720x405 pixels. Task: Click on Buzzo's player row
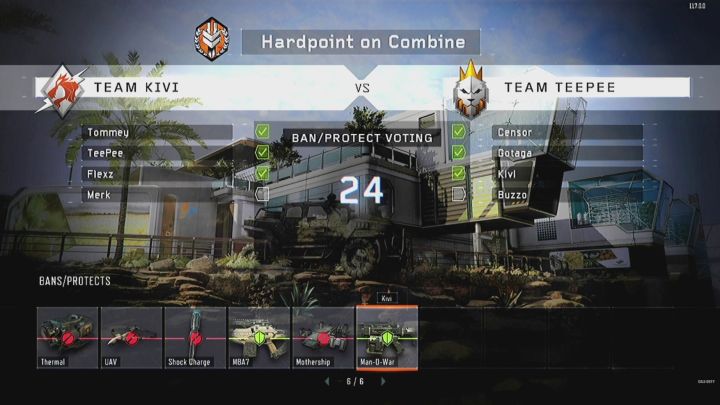[x=567, y=195]
